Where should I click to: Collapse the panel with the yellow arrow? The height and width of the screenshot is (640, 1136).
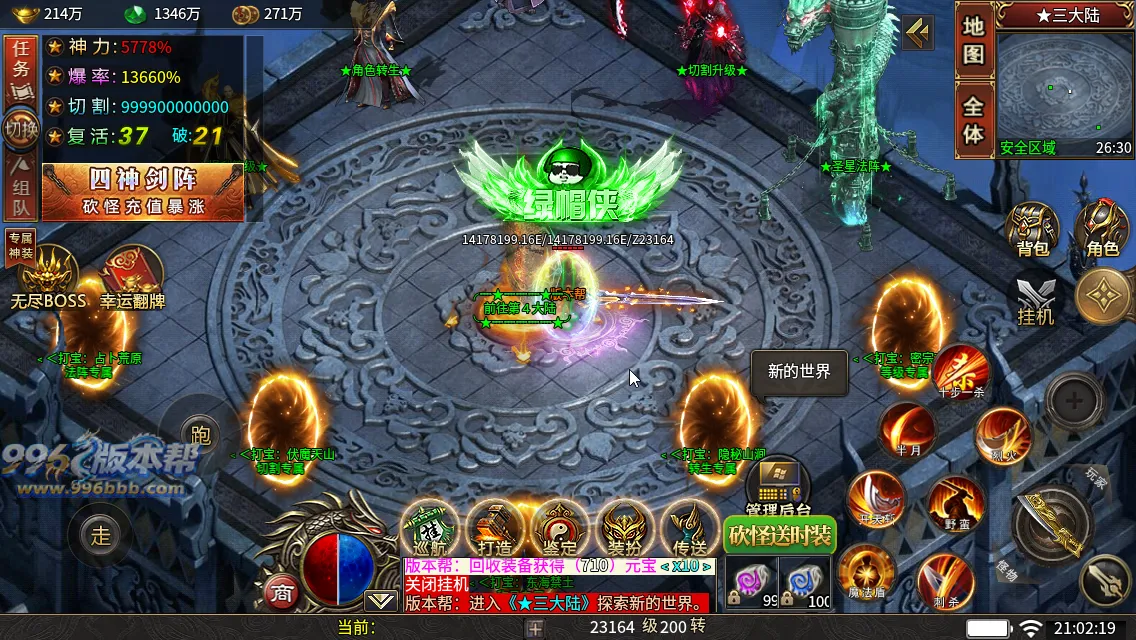(917, 34)
